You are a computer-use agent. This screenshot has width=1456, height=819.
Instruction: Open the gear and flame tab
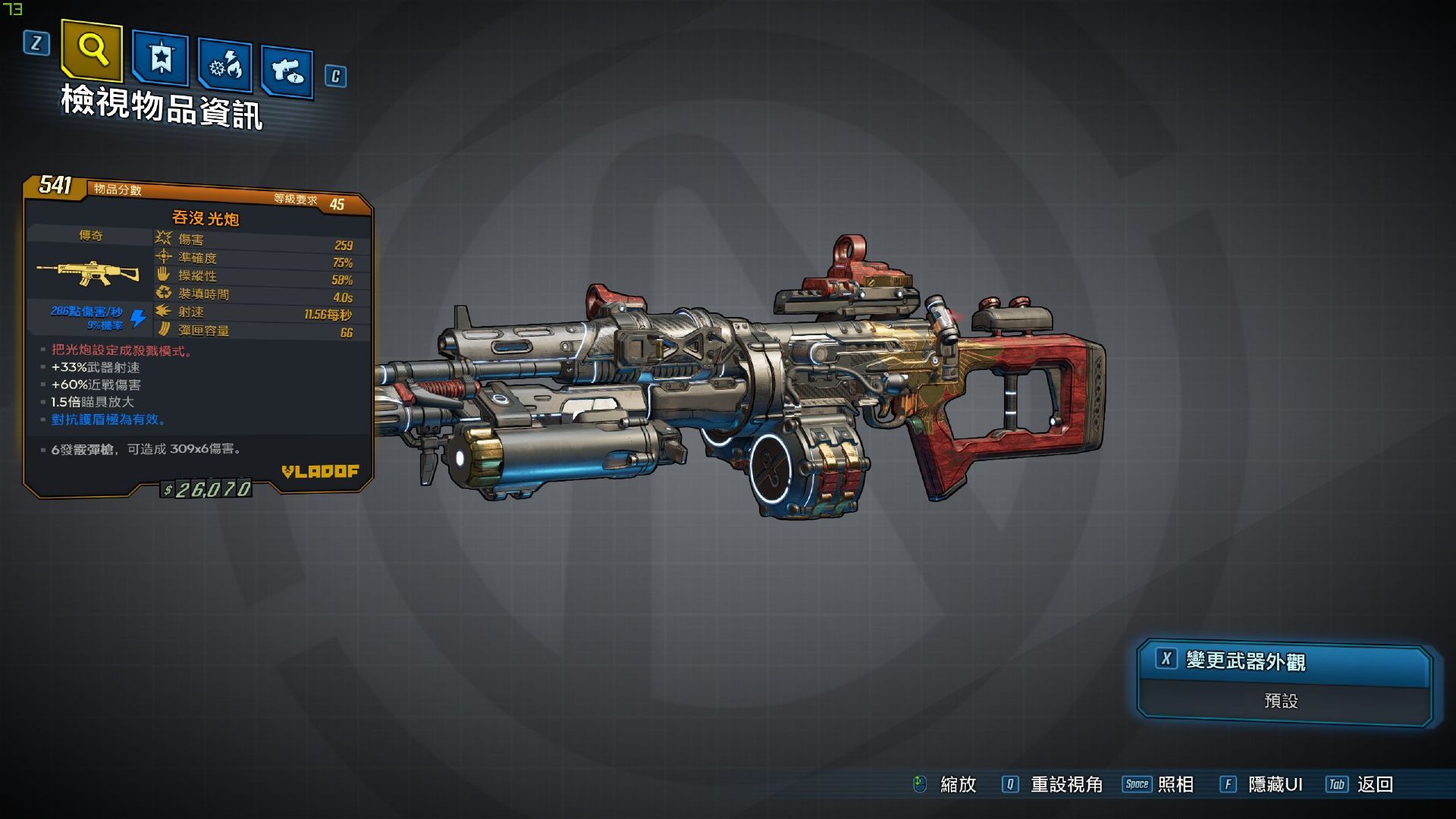click(224, 66)
